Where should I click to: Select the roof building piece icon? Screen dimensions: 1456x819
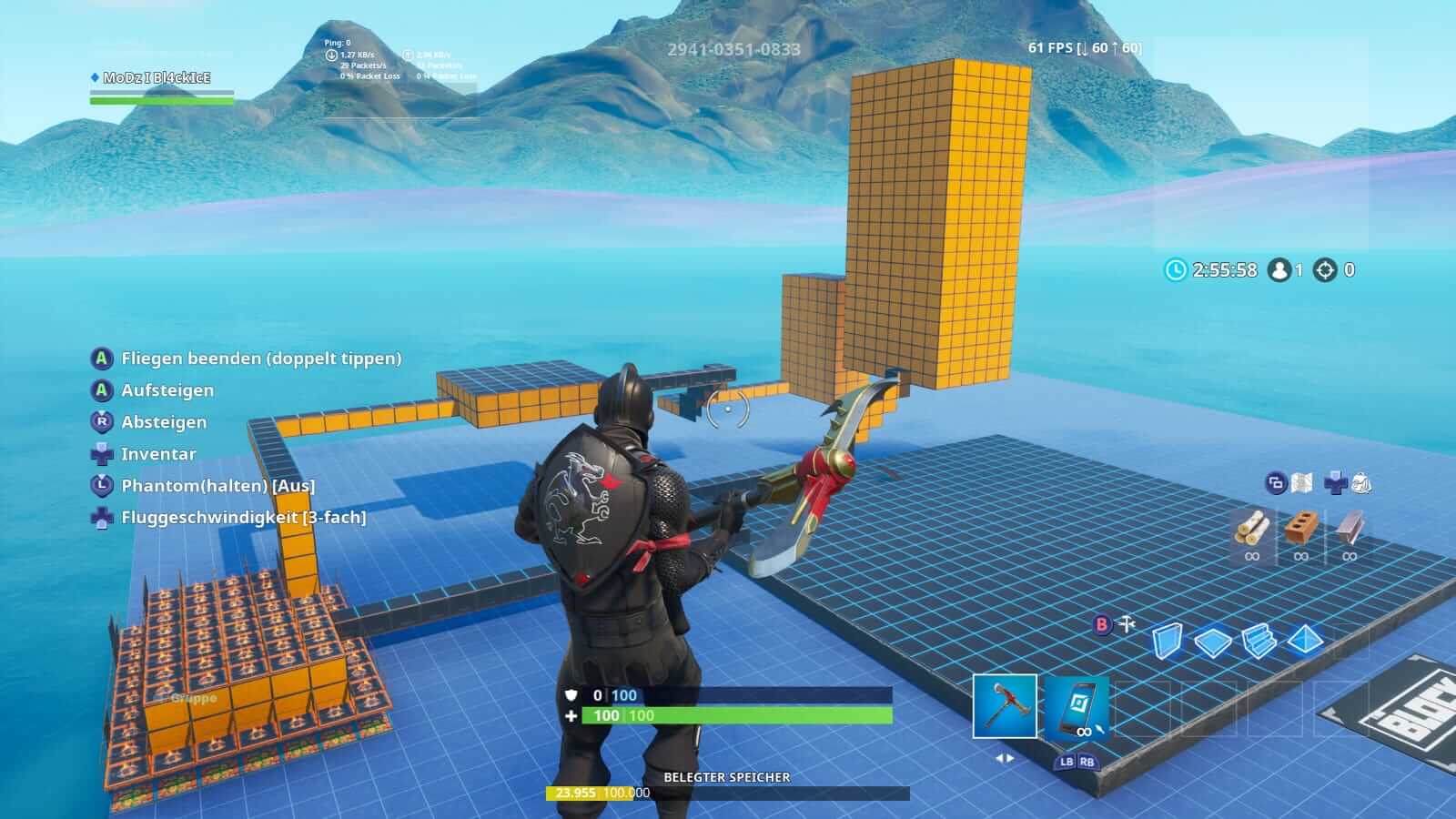[x=1305, y=641]
